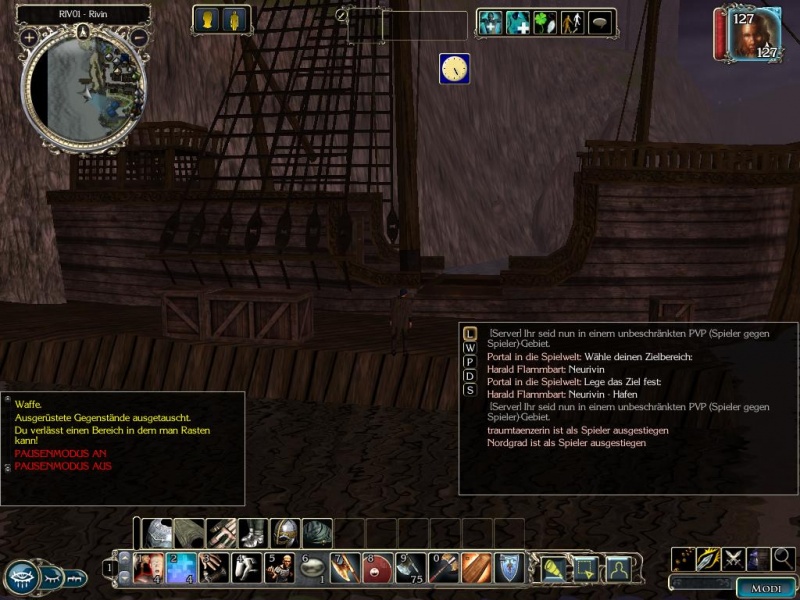Image resolution: width=800 pixels, height=600 pixels.
Task: Click the four-leaf clover status icon
Action: [545, 22]
